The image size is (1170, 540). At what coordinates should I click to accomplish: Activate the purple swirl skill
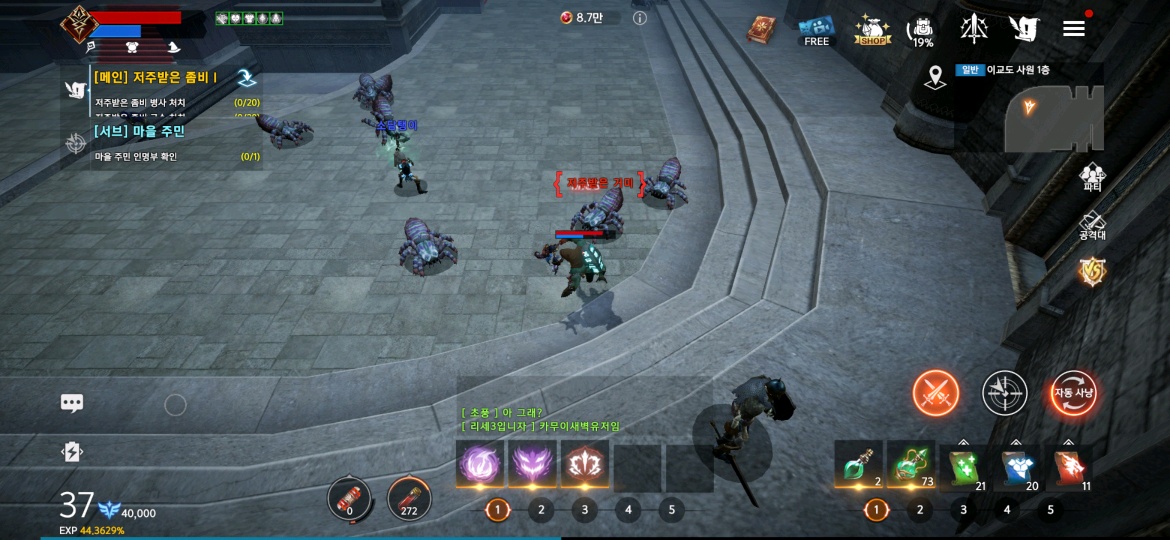click(x=480, y=465)
